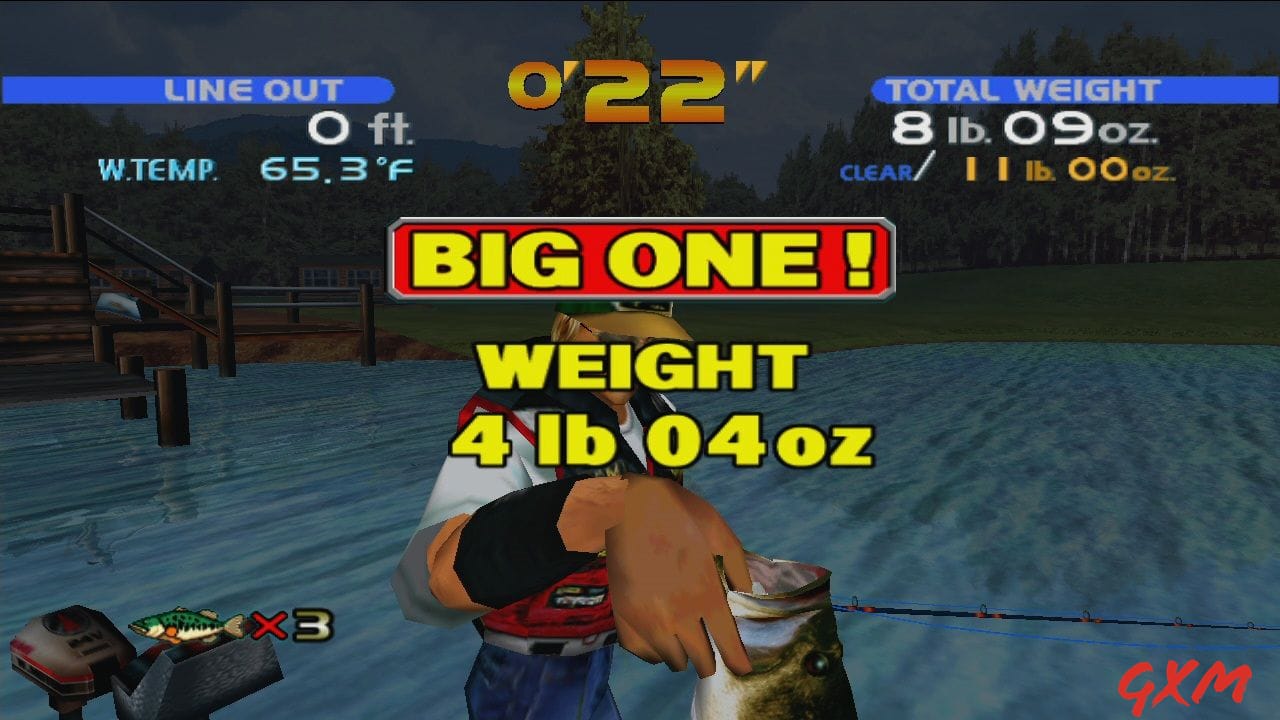The image size is (1280, 720).
Task: Click the BIG ONE! banner
Action: [x=640, y=255]
